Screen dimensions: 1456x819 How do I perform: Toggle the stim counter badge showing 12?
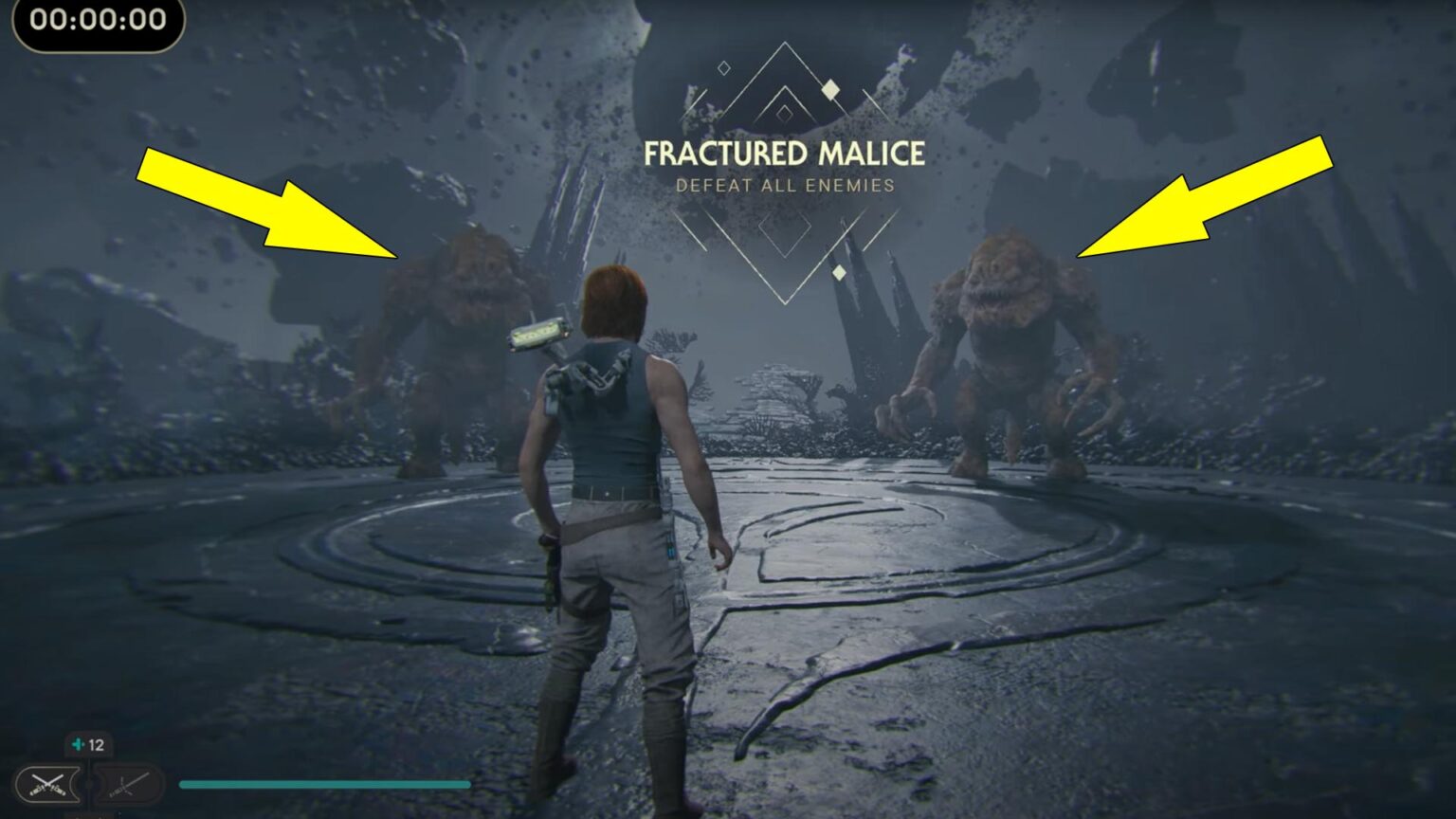pos(90,744)
